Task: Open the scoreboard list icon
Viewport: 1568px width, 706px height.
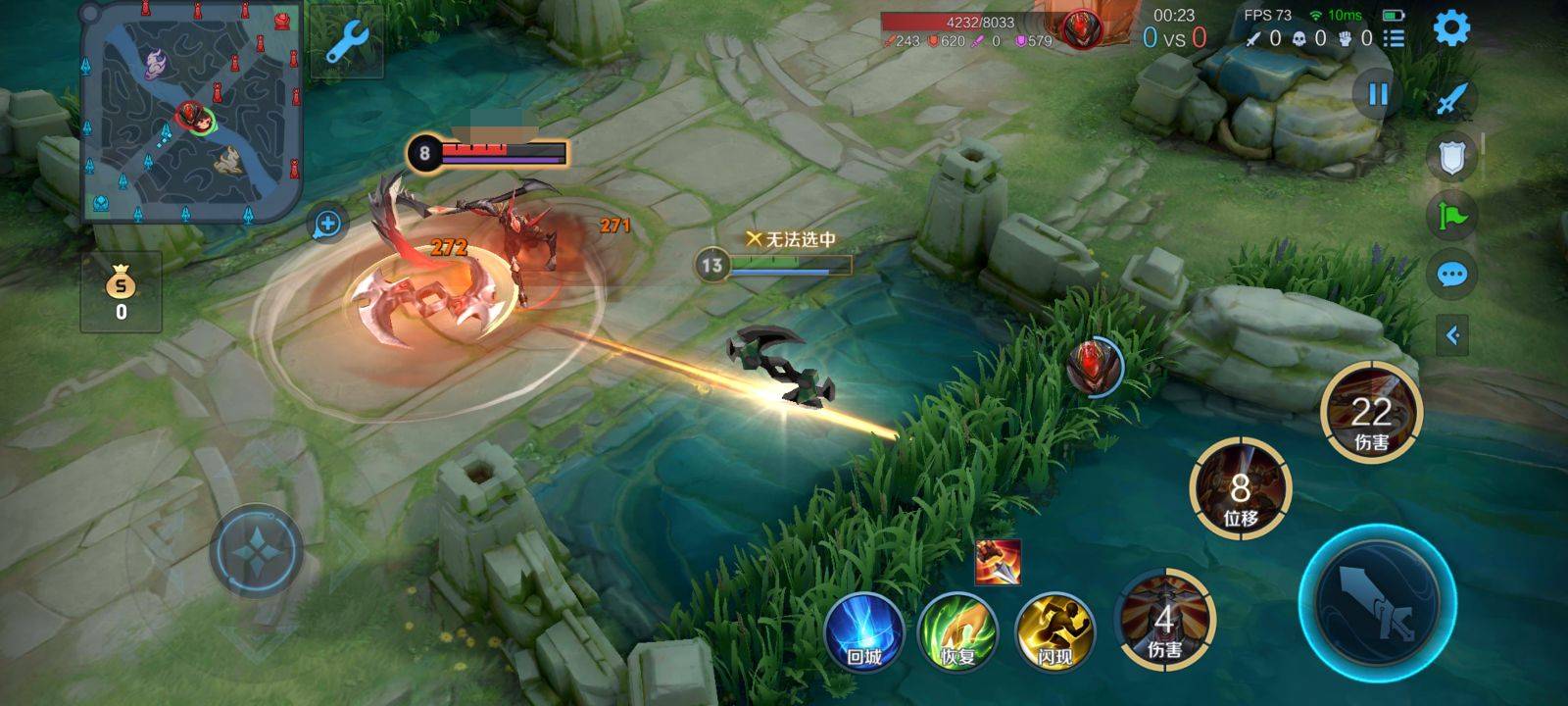Action: click(x=1394, y=38)
